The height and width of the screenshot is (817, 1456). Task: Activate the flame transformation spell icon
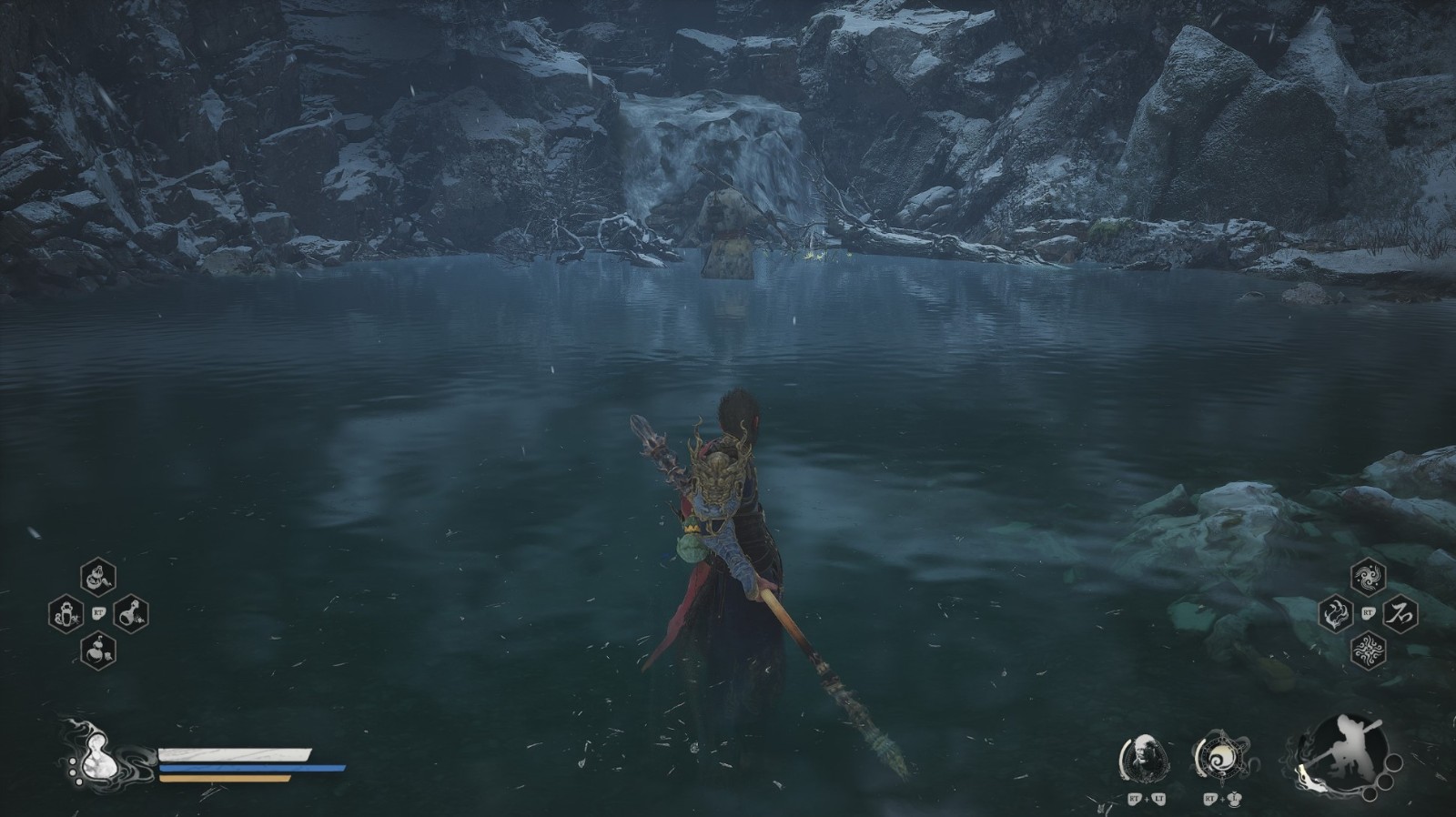[1335, 614]
